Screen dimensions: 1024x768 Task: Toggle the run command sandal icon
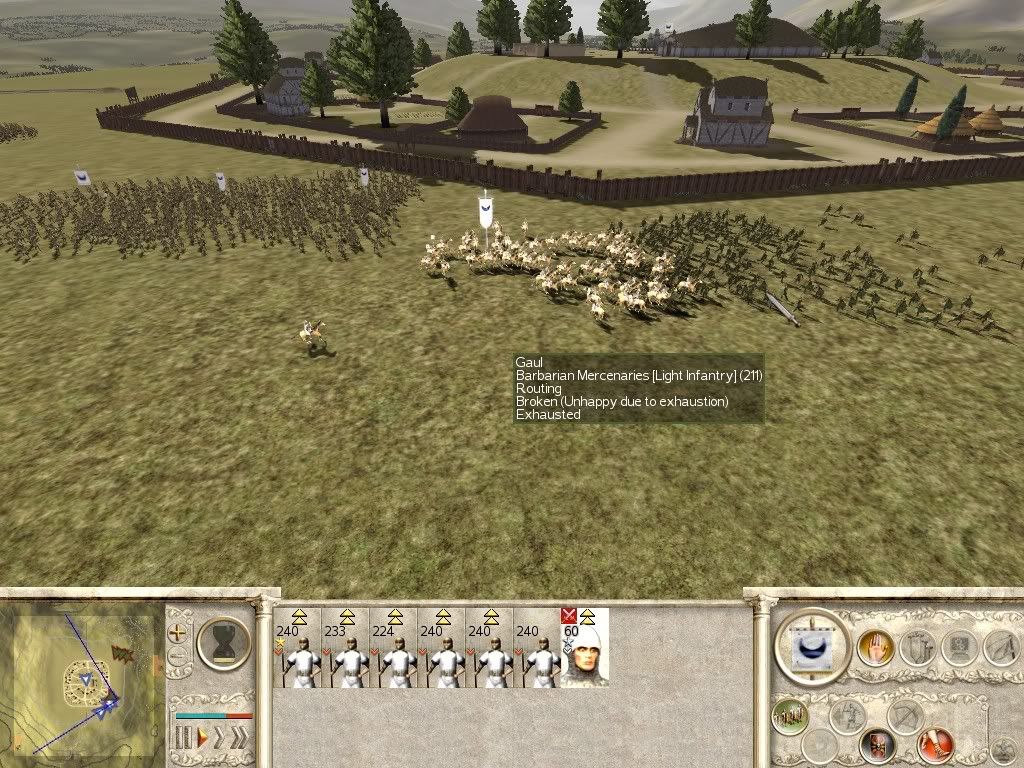tap(935, 745)
